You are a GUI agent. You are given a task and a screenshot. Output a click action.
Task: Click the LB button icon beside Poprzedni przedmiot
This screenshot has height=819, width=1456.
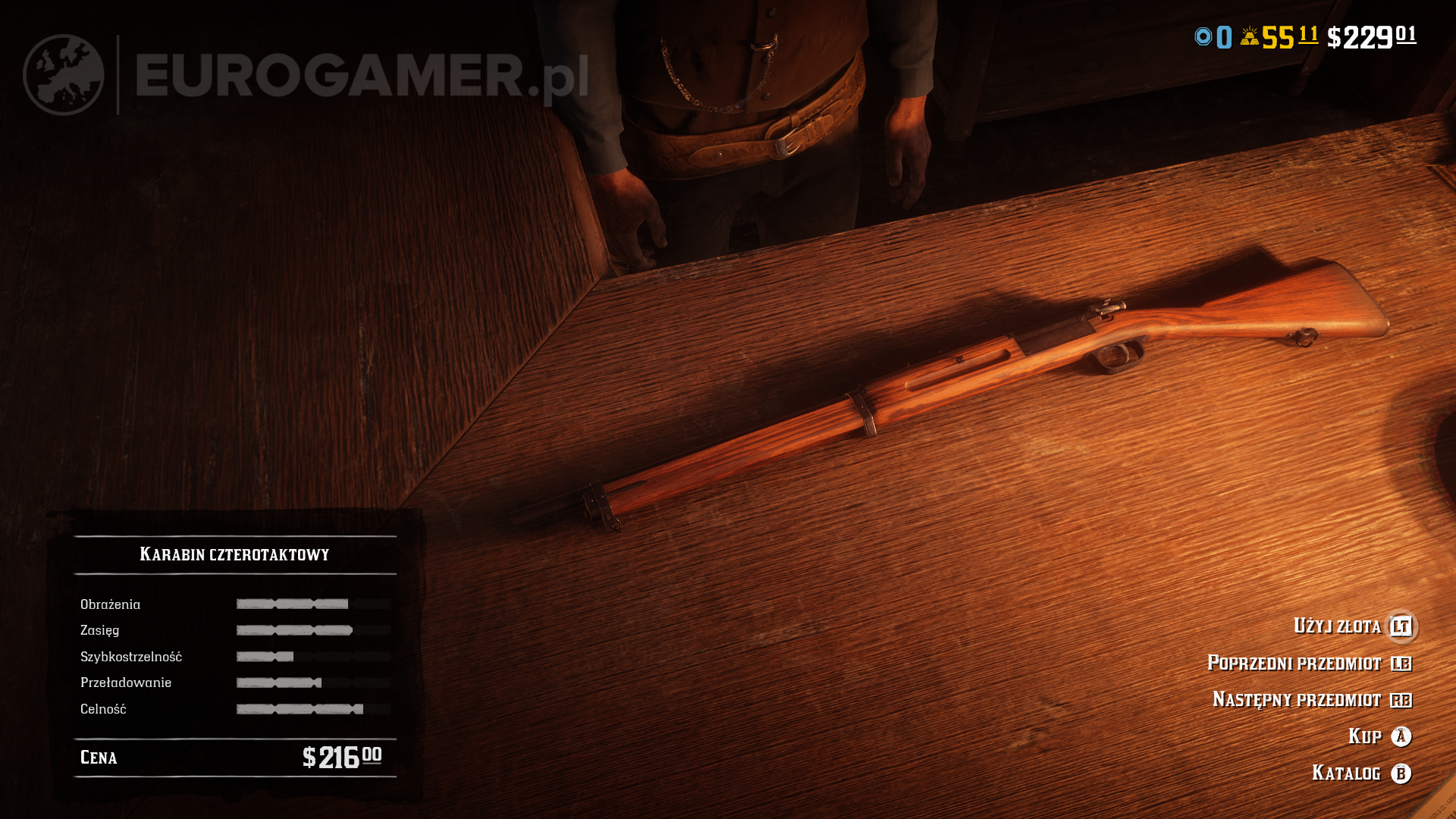[x=1402, y=663]
